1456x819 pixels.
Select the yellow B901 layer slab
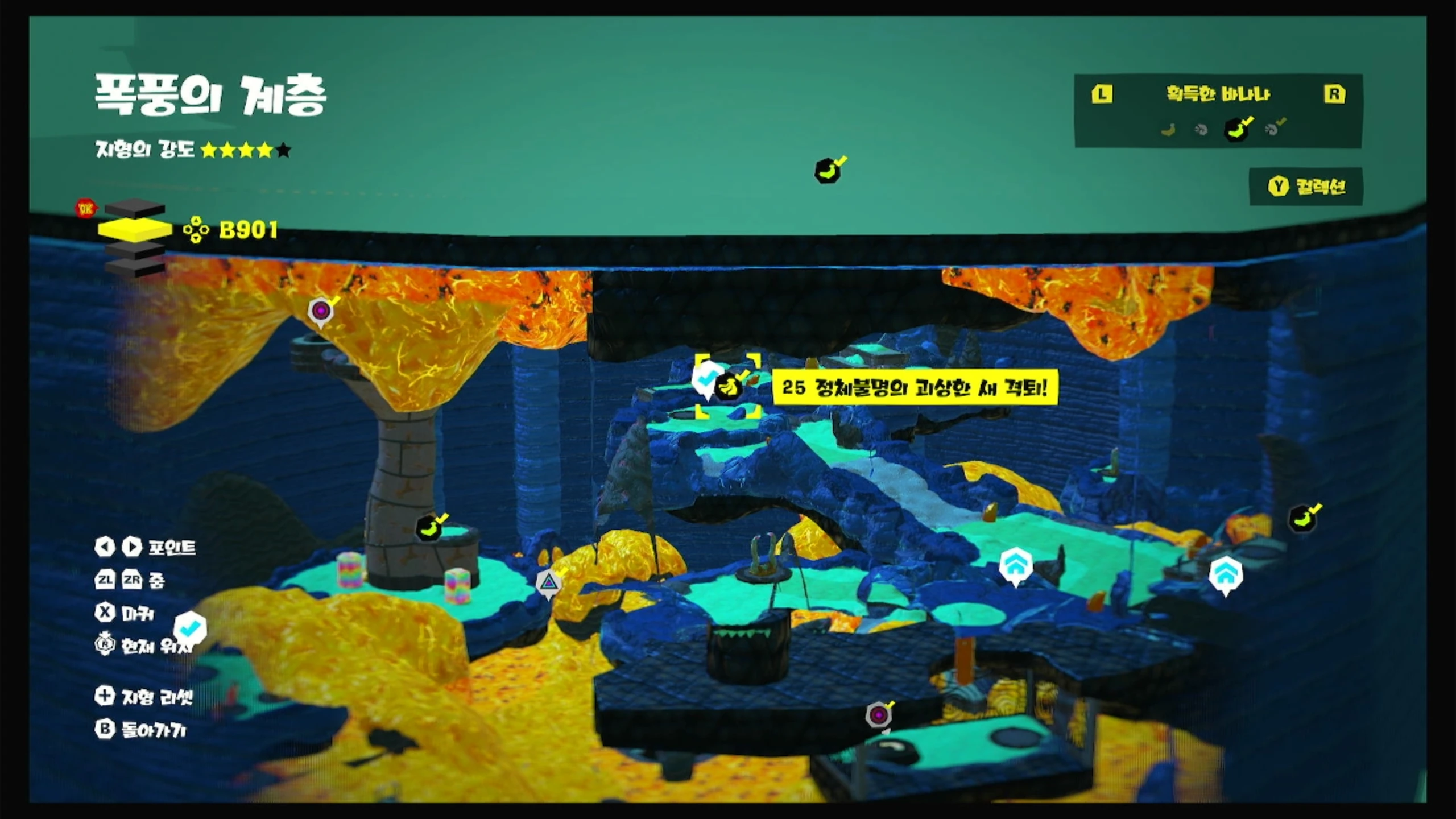pyautogui.click(x=135, y=229)
